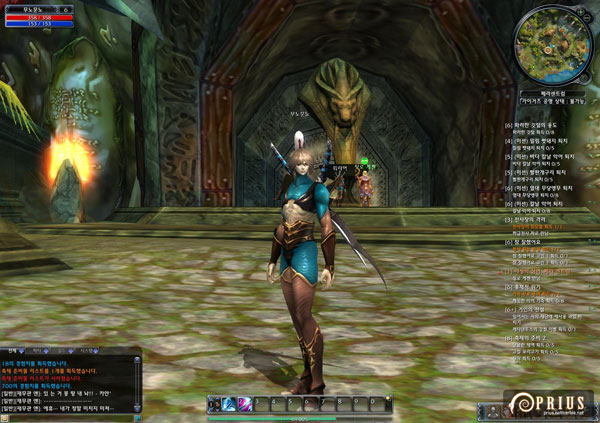Activate the blue slash skill in hotbar
Screen dimensions: 600x423
[229, 403]
